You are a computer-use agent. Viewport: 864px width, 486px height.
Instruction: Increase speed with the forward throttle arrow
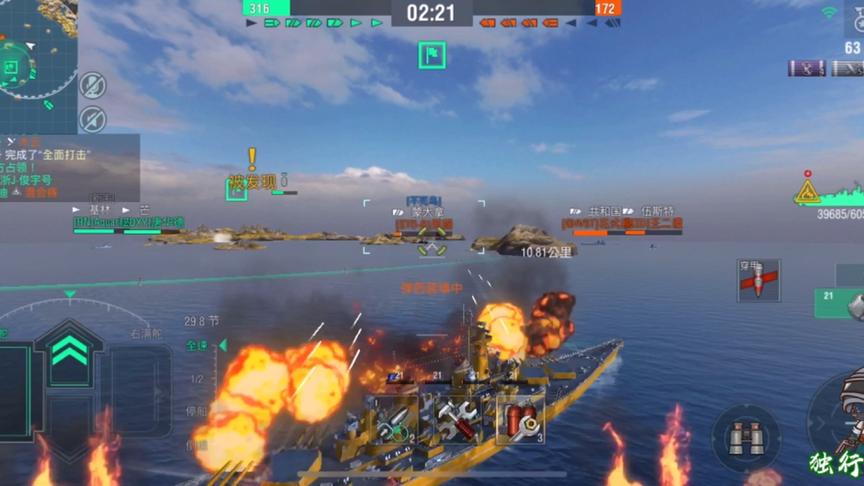click(x=69, y=353)
